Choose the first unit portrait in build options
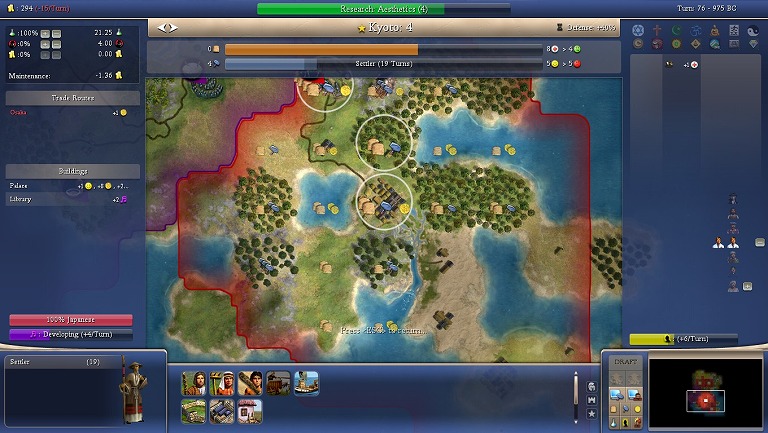 194,383
